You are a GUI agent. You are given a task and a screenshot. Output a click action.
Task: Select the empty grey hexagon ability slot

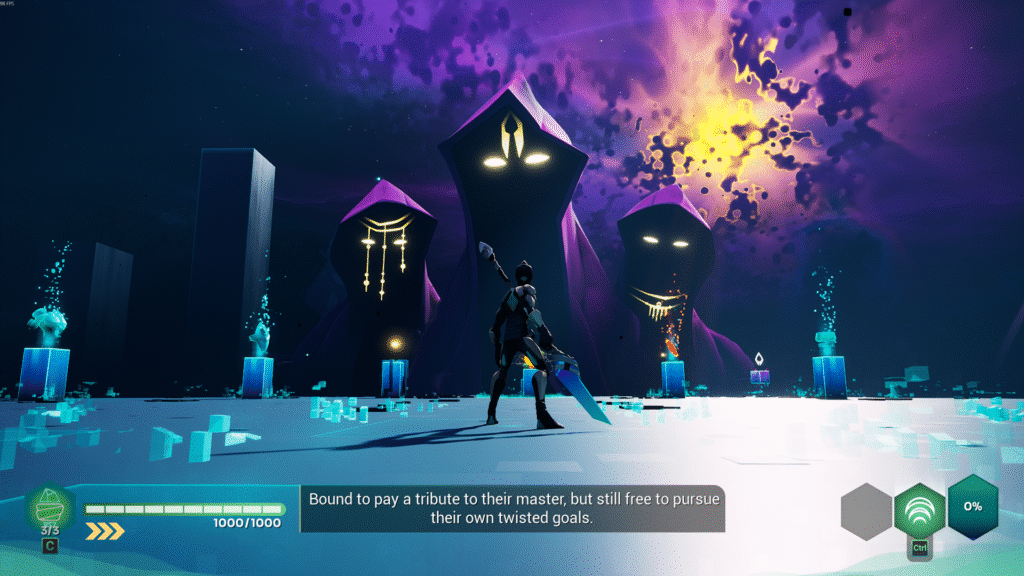click(x=866, y=512)
